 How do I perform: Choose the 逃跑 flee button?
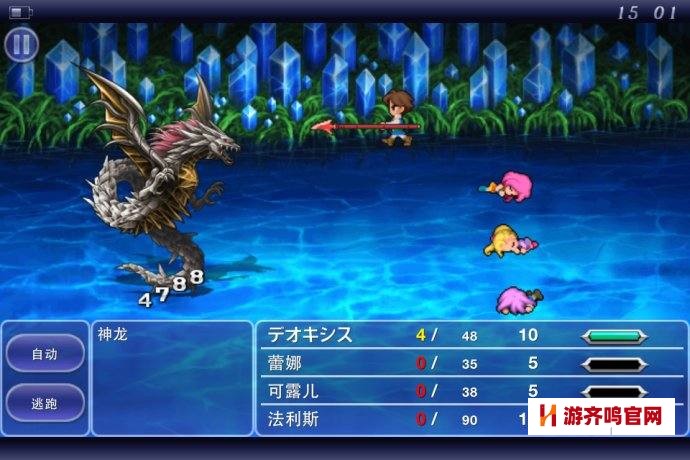[x=45, y=402]
